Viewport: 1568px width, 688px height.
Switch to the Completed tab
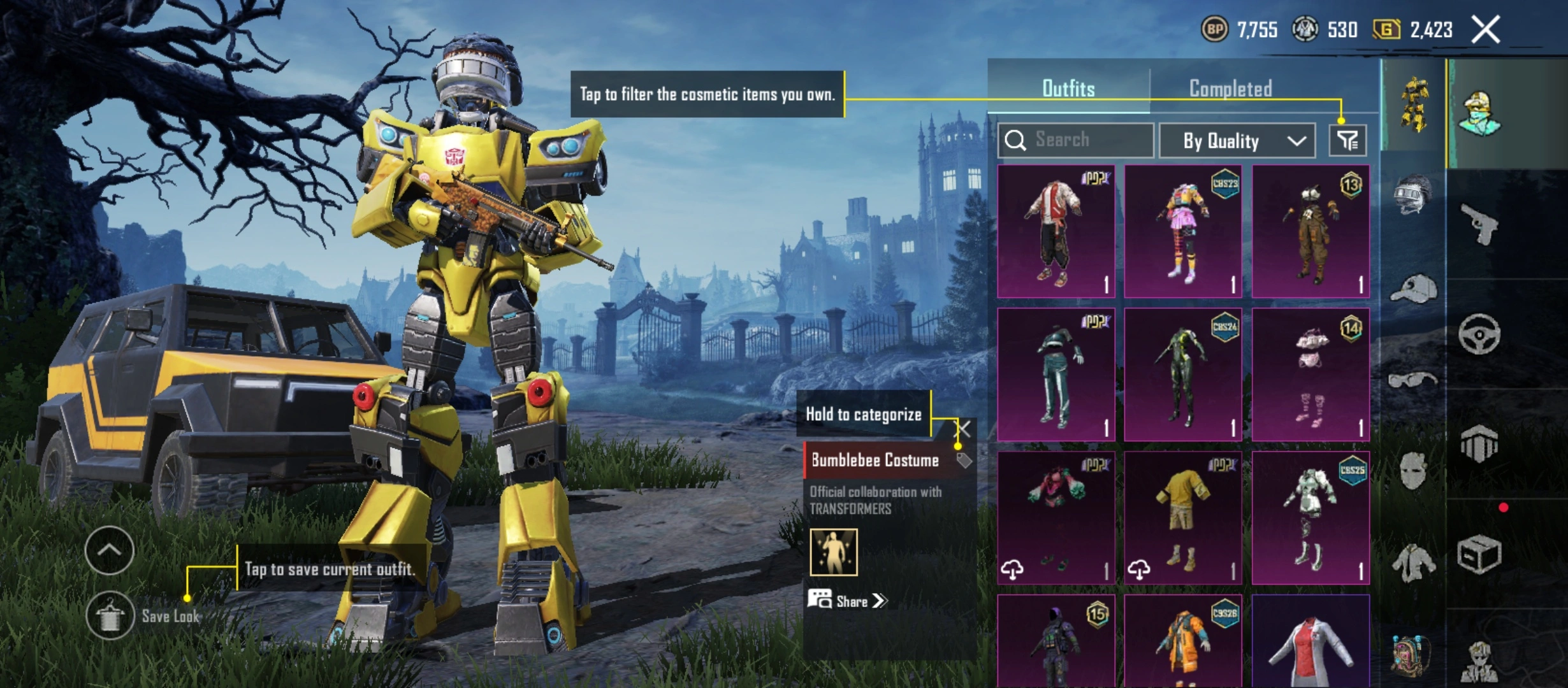[x=1230, y=89]
